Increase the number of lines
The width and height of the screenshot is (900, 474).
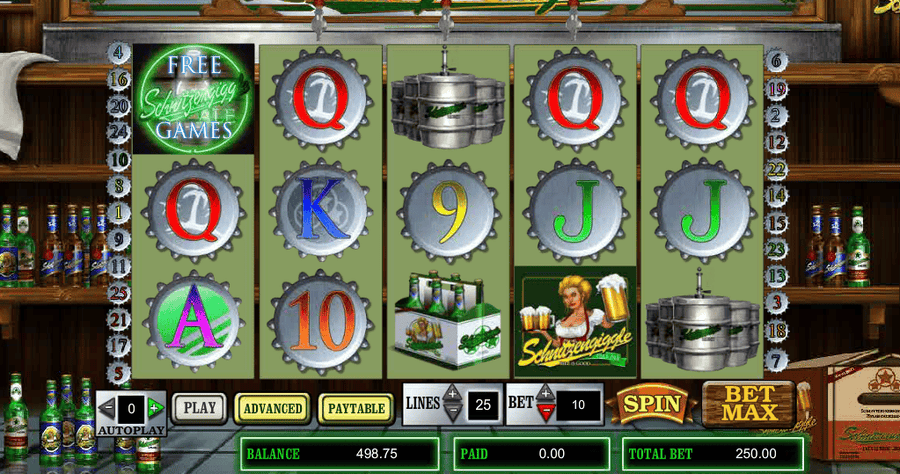point(452,394)
